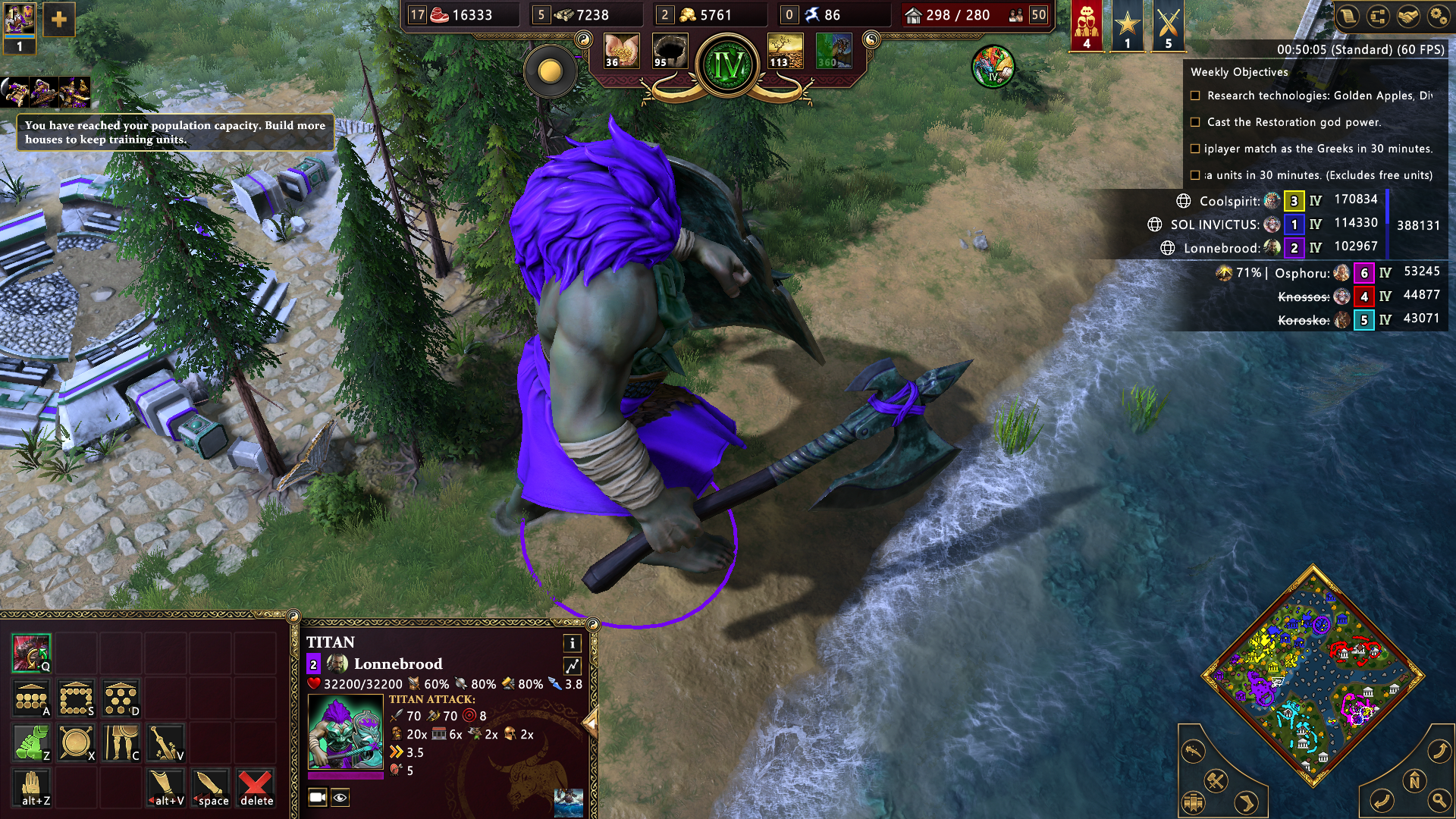Choose the line formation
This screenshot has height=819, width=1456.
click(31, 698)
